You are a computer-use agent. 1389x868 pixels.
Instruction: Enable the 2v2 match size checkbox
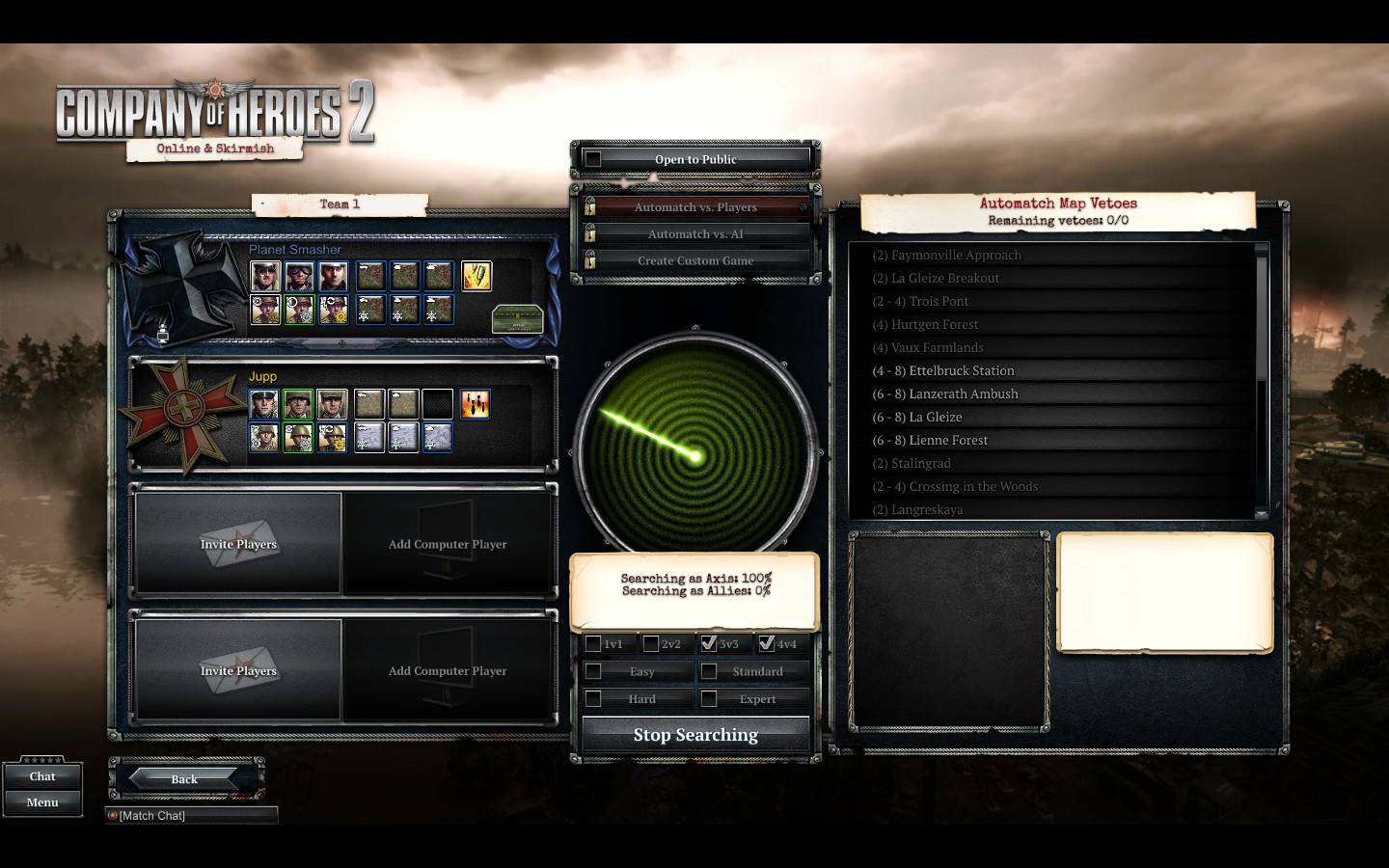pyautogui.click(x=651, y=644)
